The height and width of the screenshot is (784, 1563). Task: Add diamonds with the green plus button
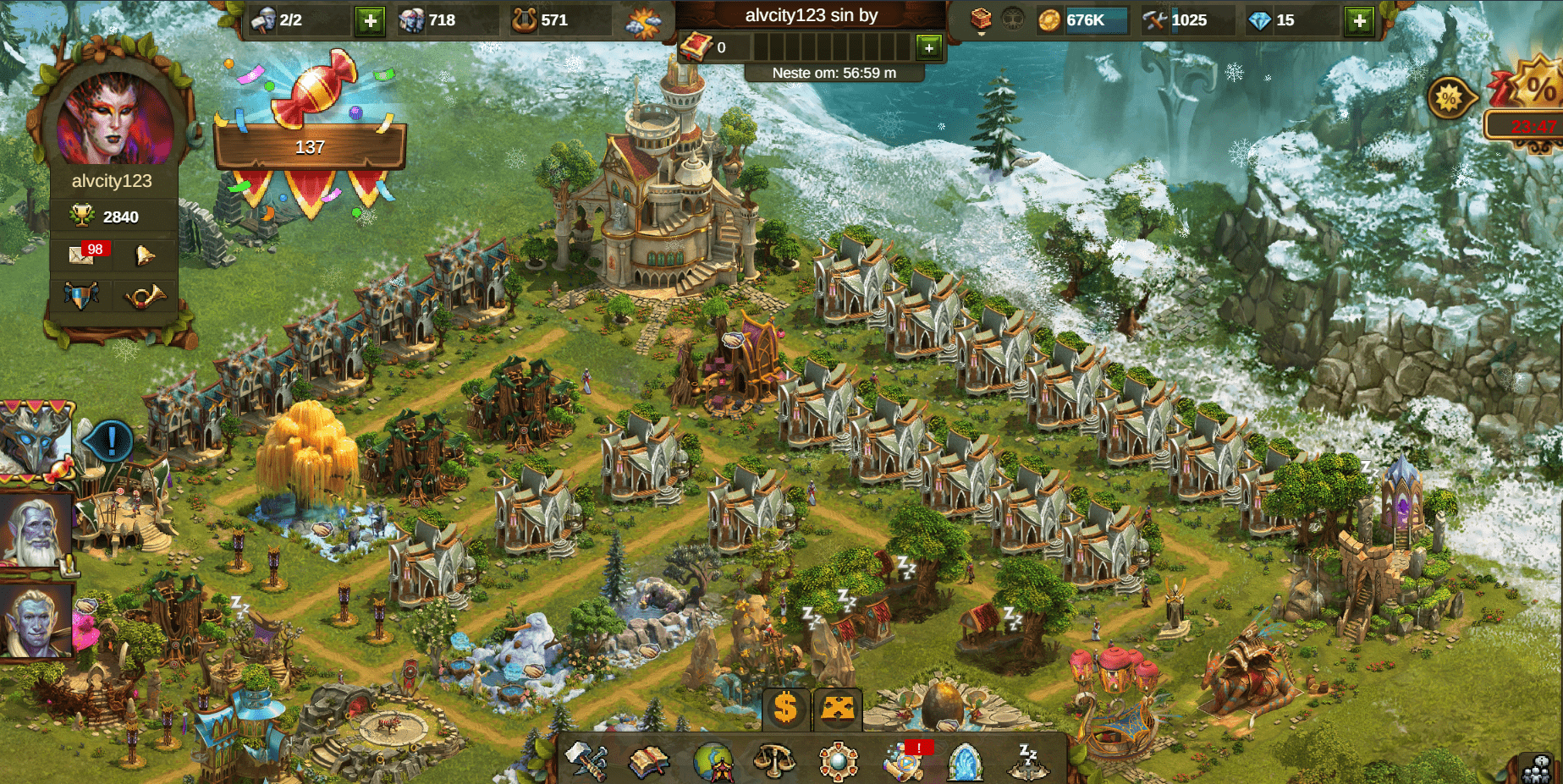coord(1359,20)
